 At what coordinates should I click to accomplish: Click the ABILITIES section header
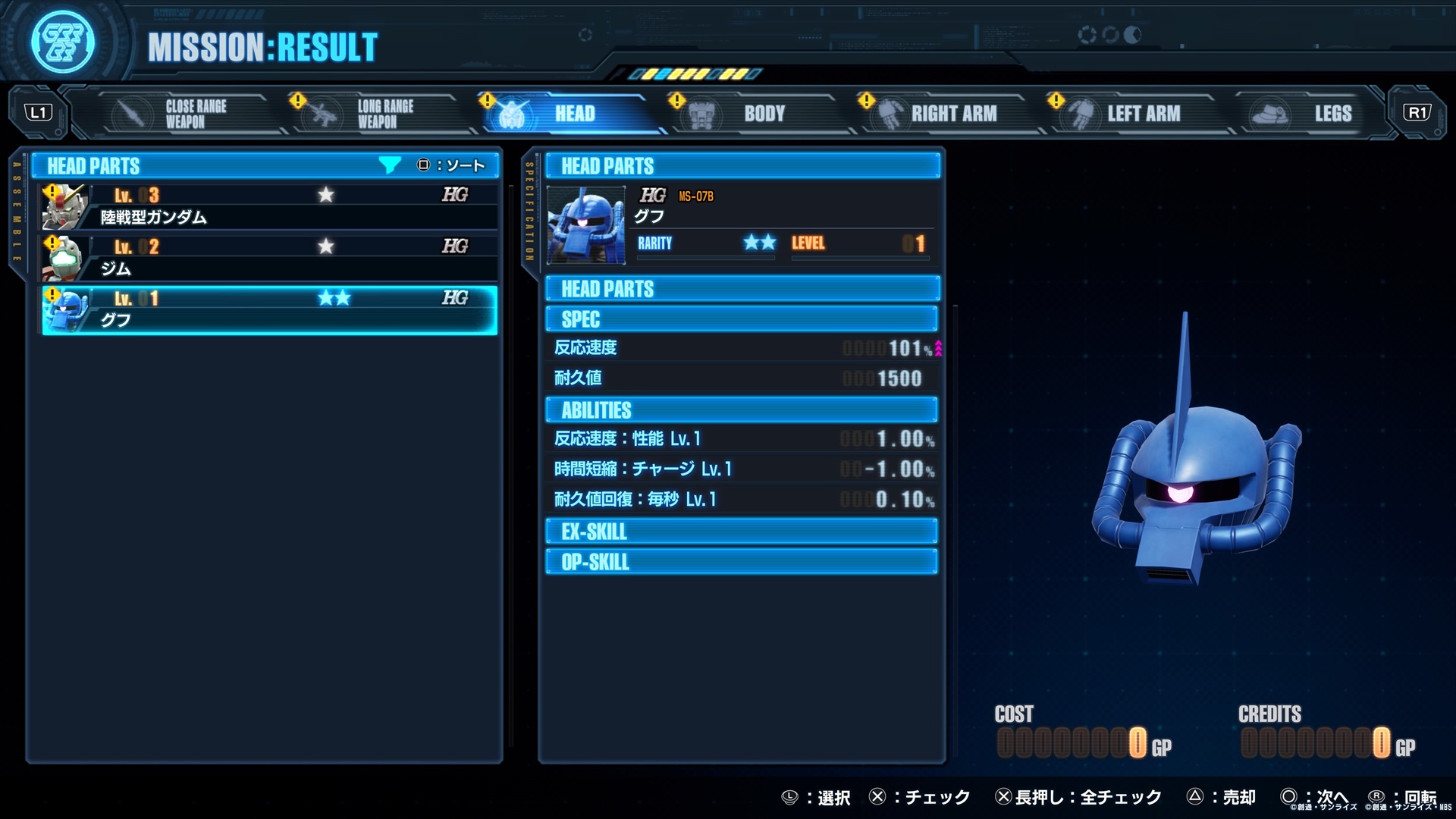[741, 410]
